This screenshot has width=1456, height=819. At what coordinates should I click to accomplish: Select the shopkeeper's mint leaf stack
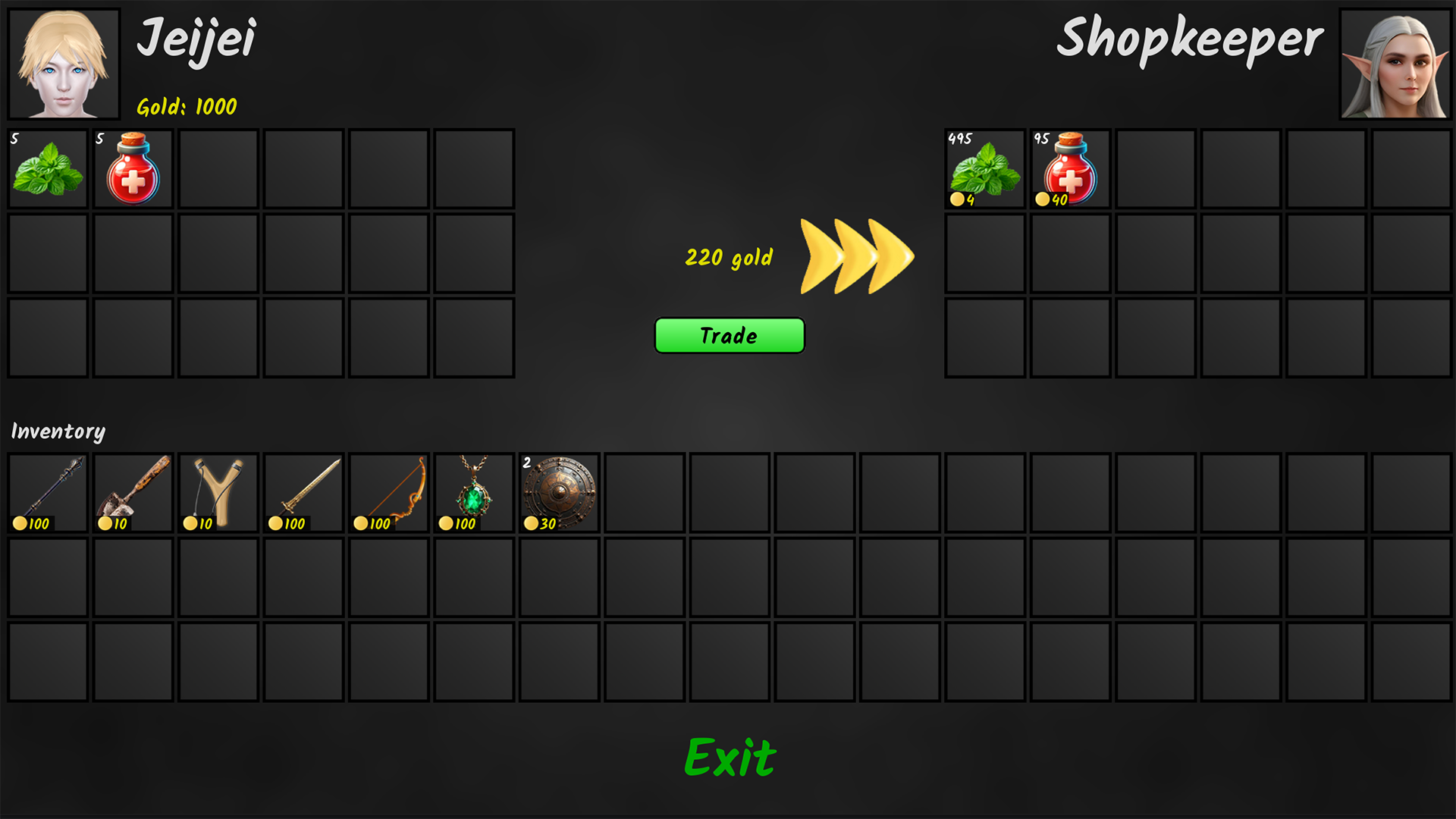tap(985, 168)
